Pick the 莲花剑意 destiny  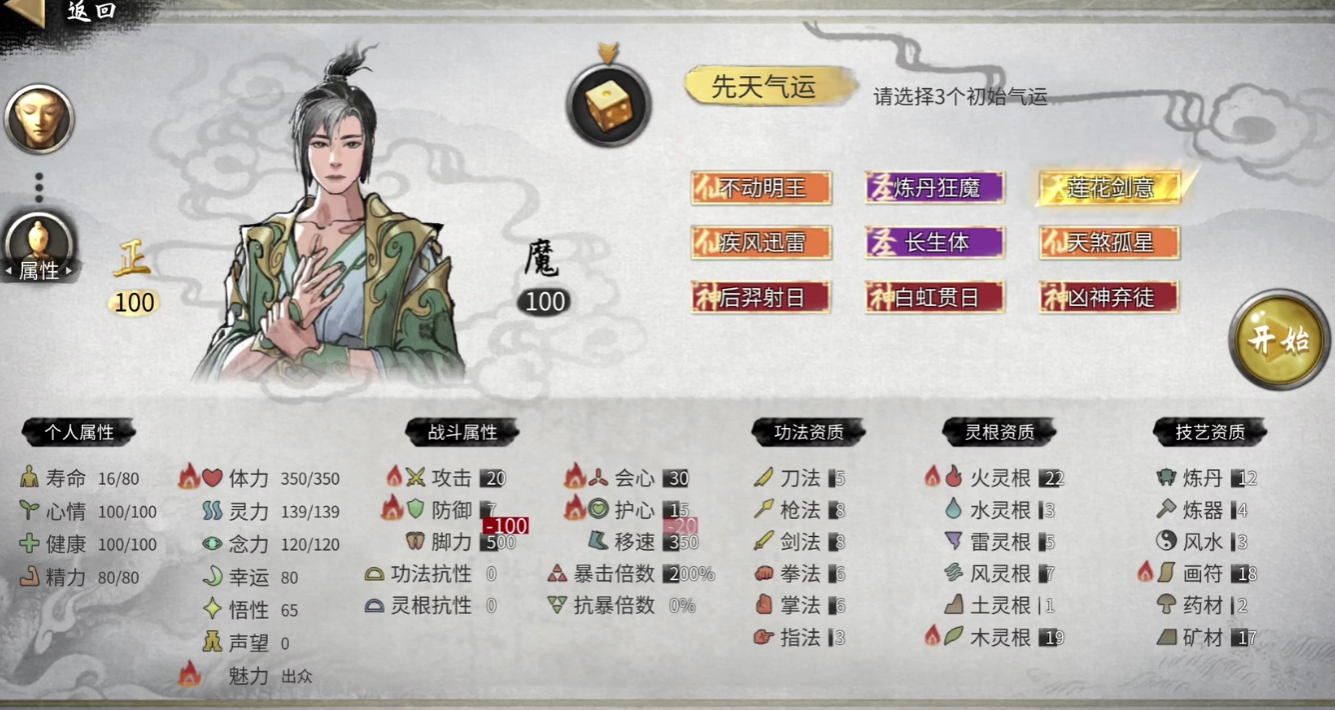pyautogui.click(x=1109, y=188)
